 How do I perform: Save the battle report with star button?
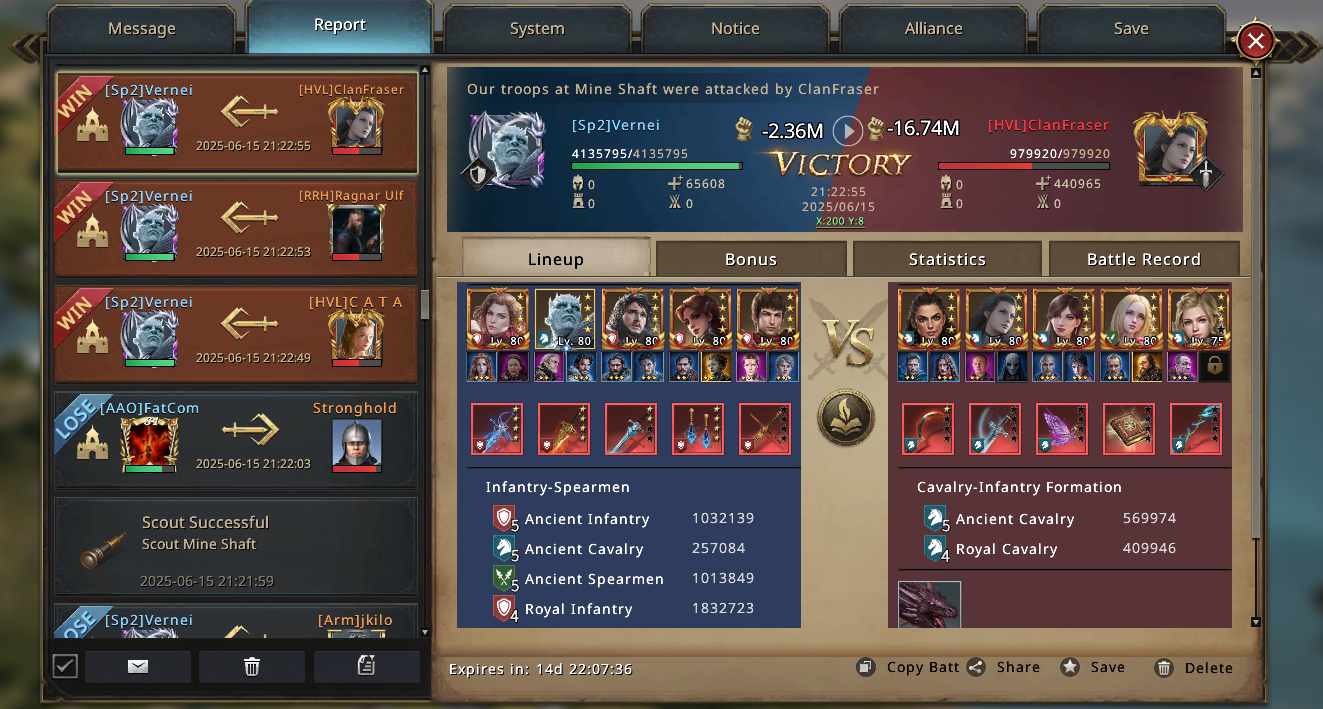pos(1093,667)
